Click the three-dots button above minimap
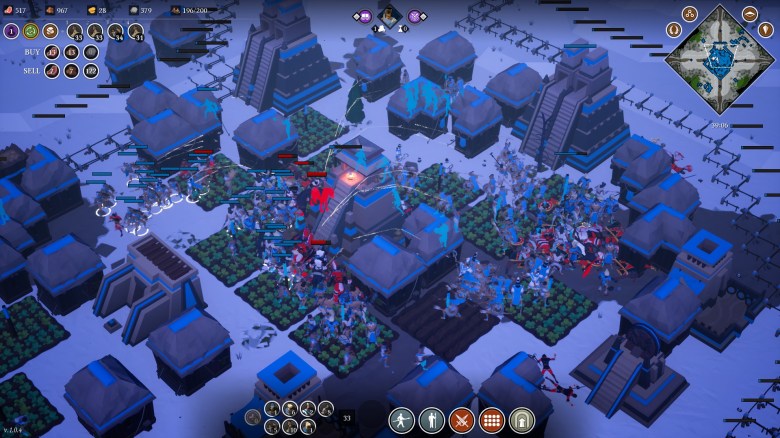780x438 pixels. point(689,14)
